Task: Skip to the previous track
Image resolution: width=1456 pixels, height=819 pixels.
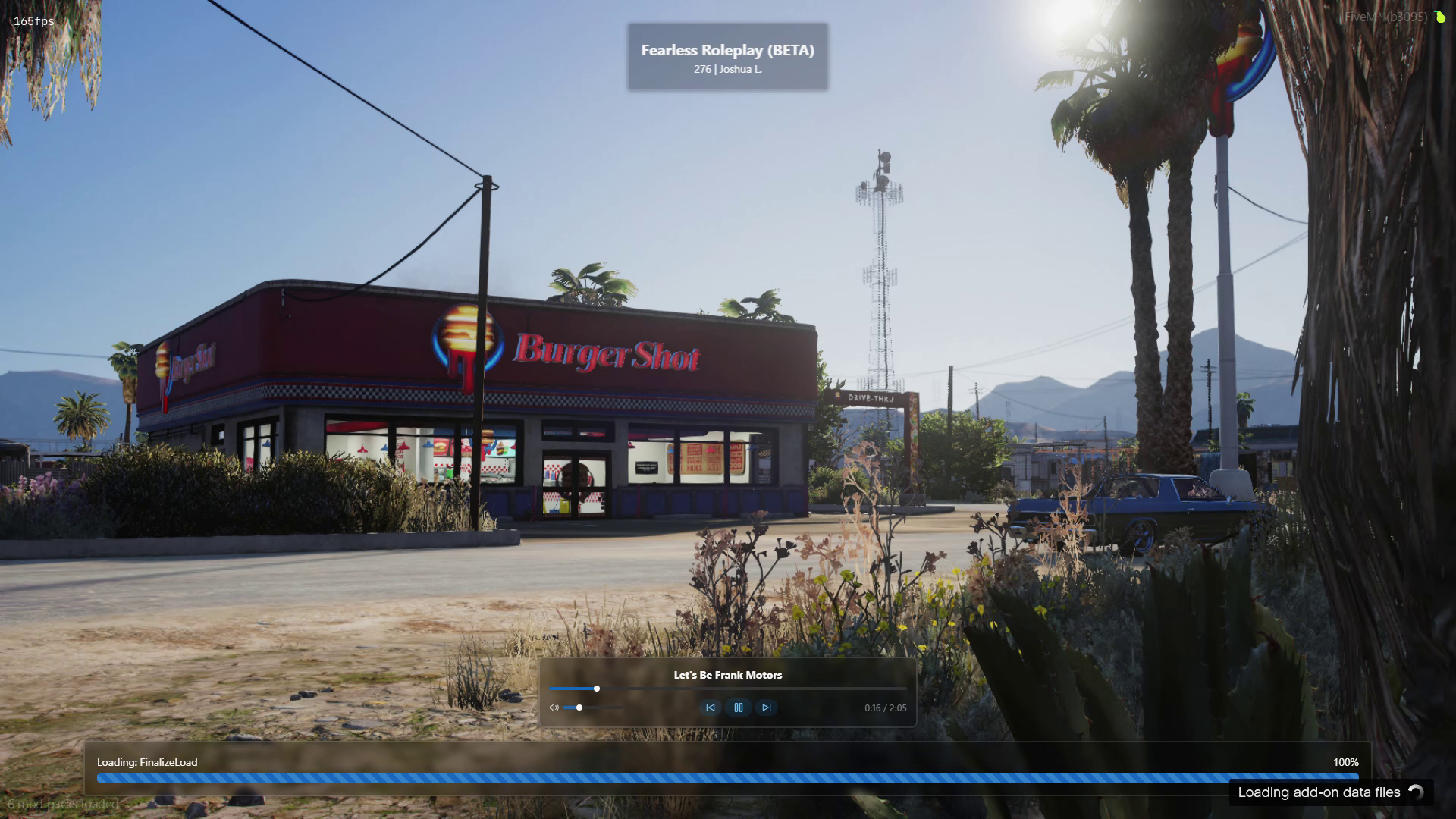Action: pyautogui.click(x=710, y=708)
